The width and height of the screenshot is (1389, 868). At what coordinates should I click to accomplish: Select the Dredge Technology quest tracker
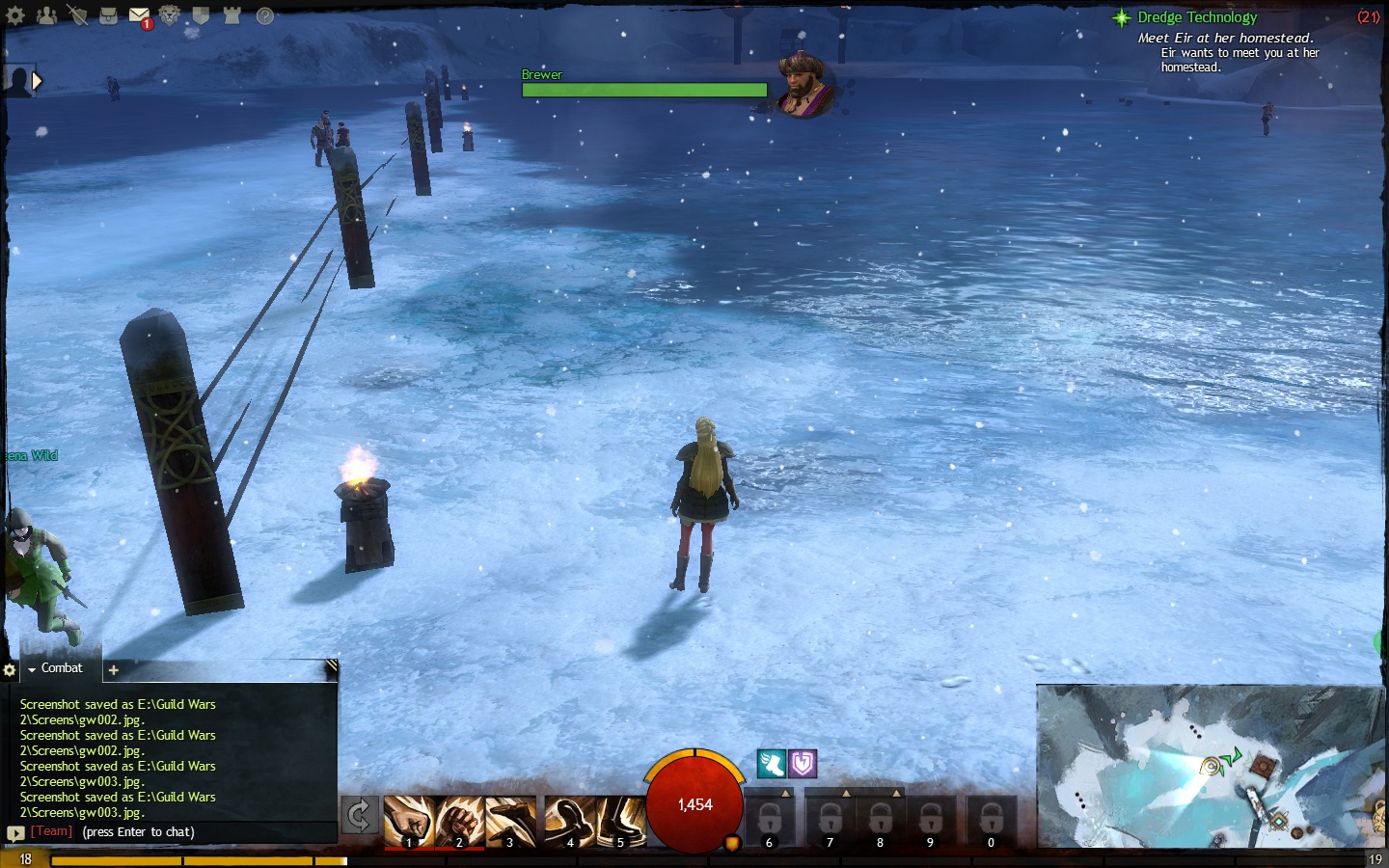pyautogui.click(x=1196, y=17)
